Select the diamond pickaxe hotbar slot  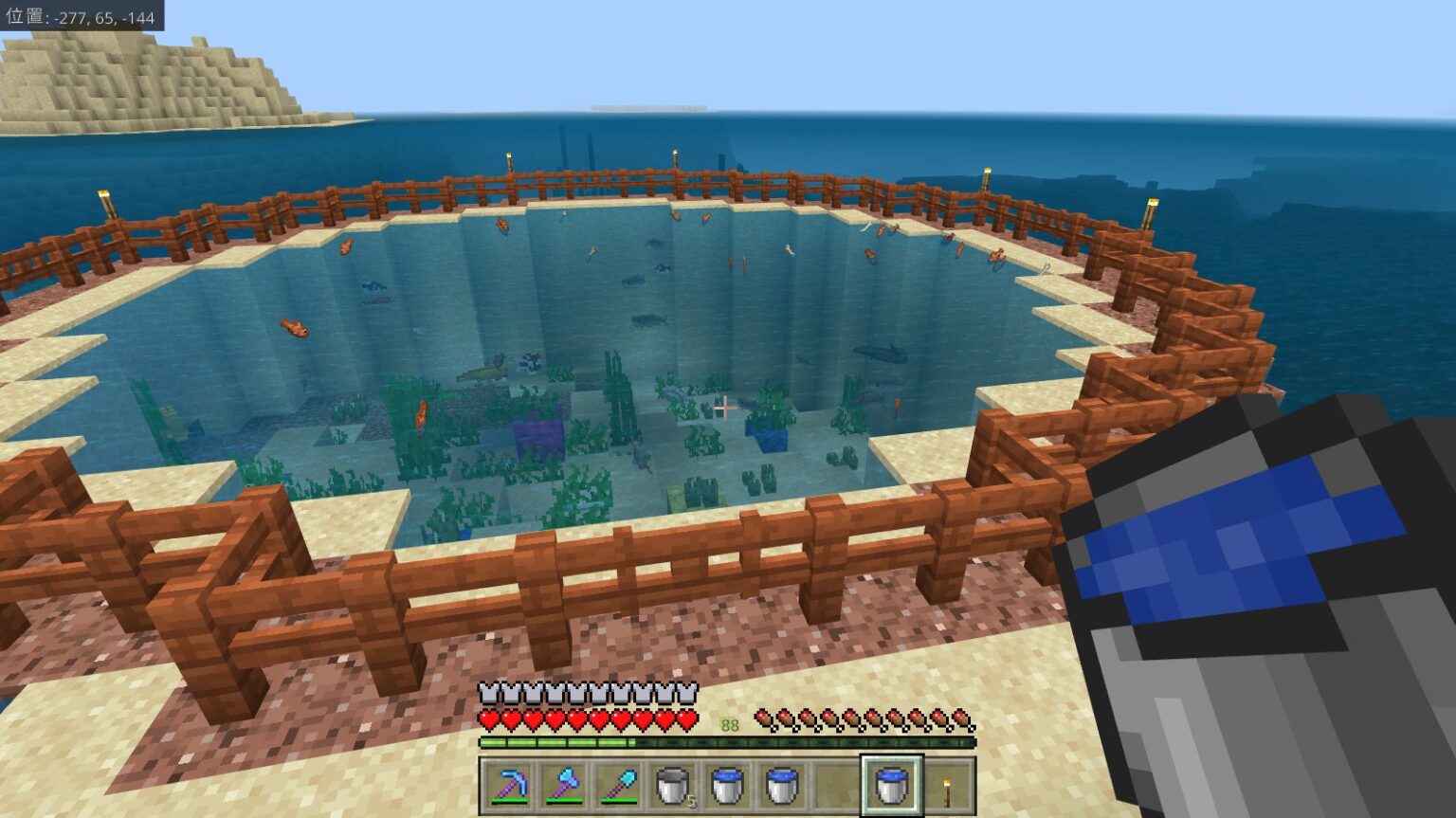pos(509,786)
